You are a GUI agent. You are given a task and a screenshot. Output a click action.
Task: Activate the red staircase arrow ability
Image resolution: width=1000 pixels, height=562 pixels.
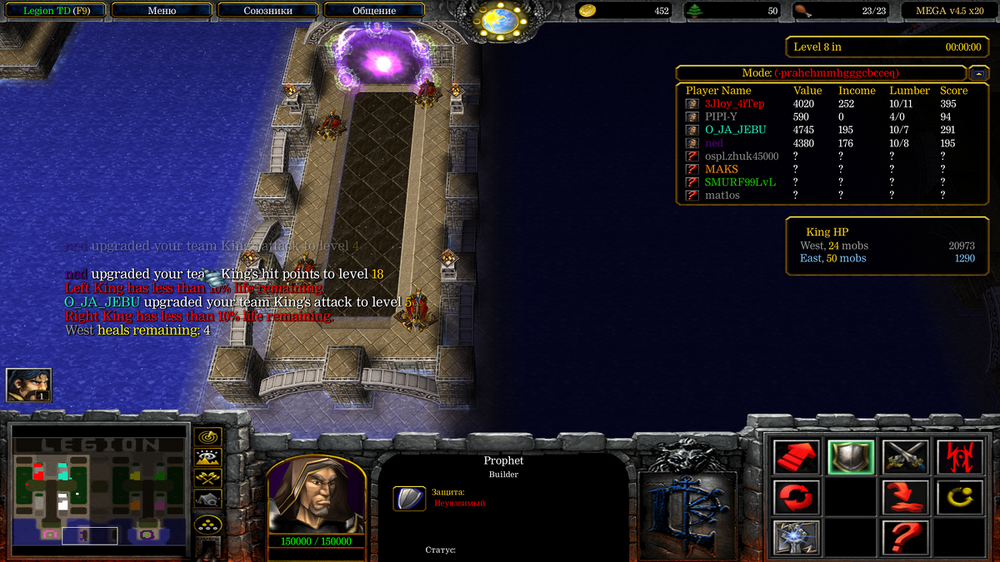point(796,457)
